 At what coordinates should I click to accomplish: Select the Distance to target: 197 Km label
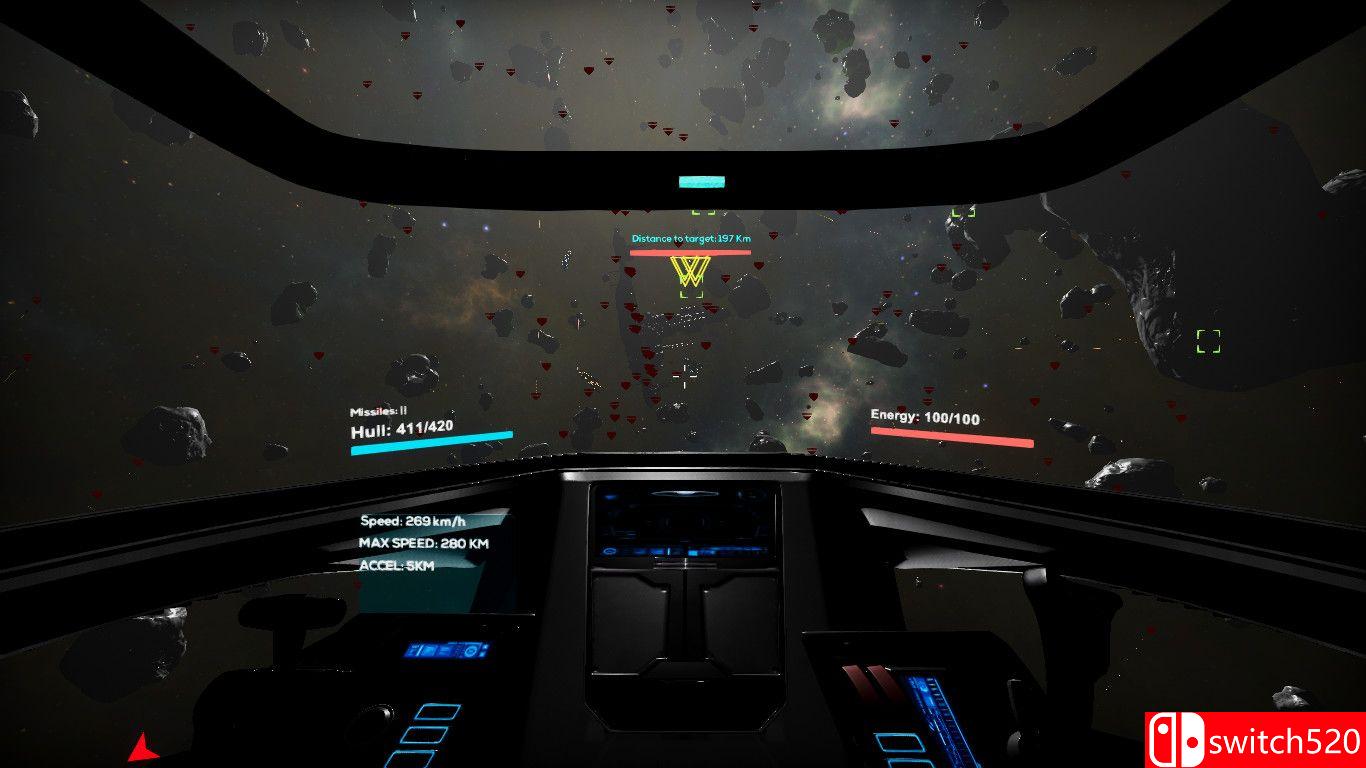(690, 238)
